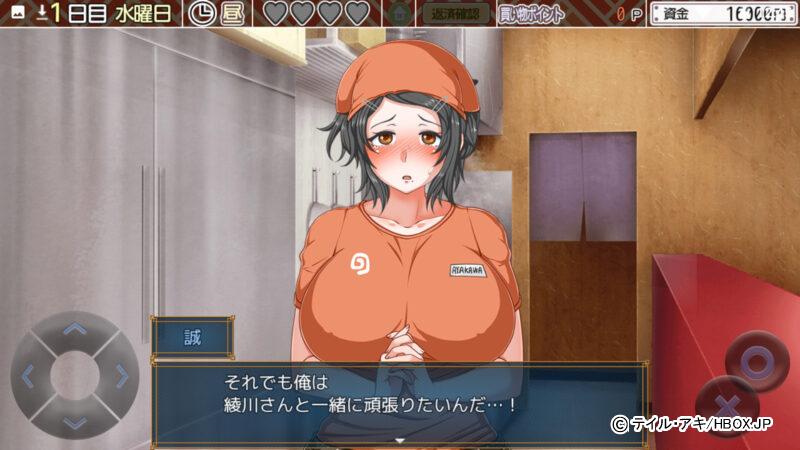The image size is (800, 450).
Task: Click the green house icon
Action: [399, 14]
